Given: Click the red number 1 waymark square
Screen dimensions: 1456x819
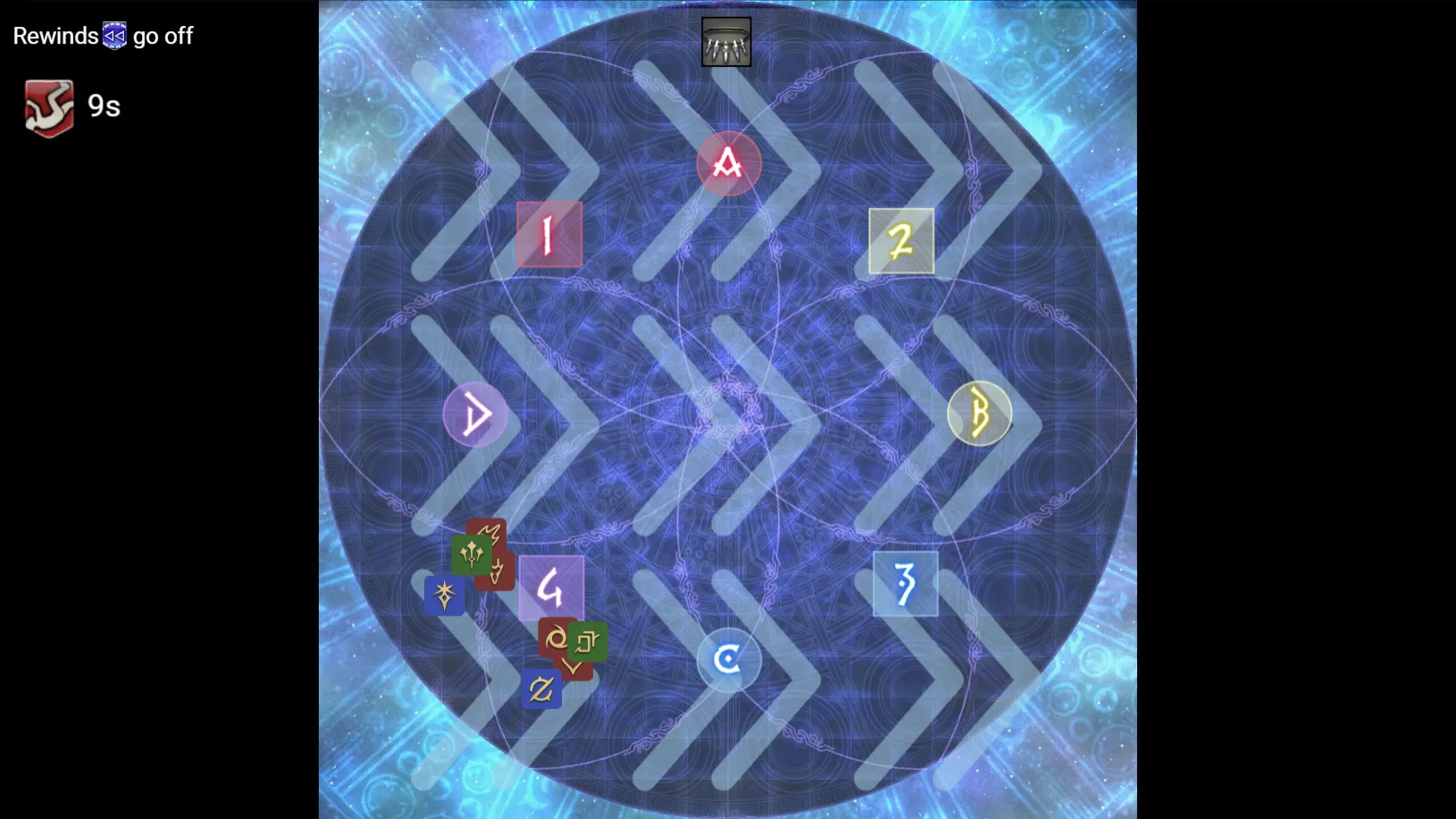Looking at the screenshot, I should 548,236.
